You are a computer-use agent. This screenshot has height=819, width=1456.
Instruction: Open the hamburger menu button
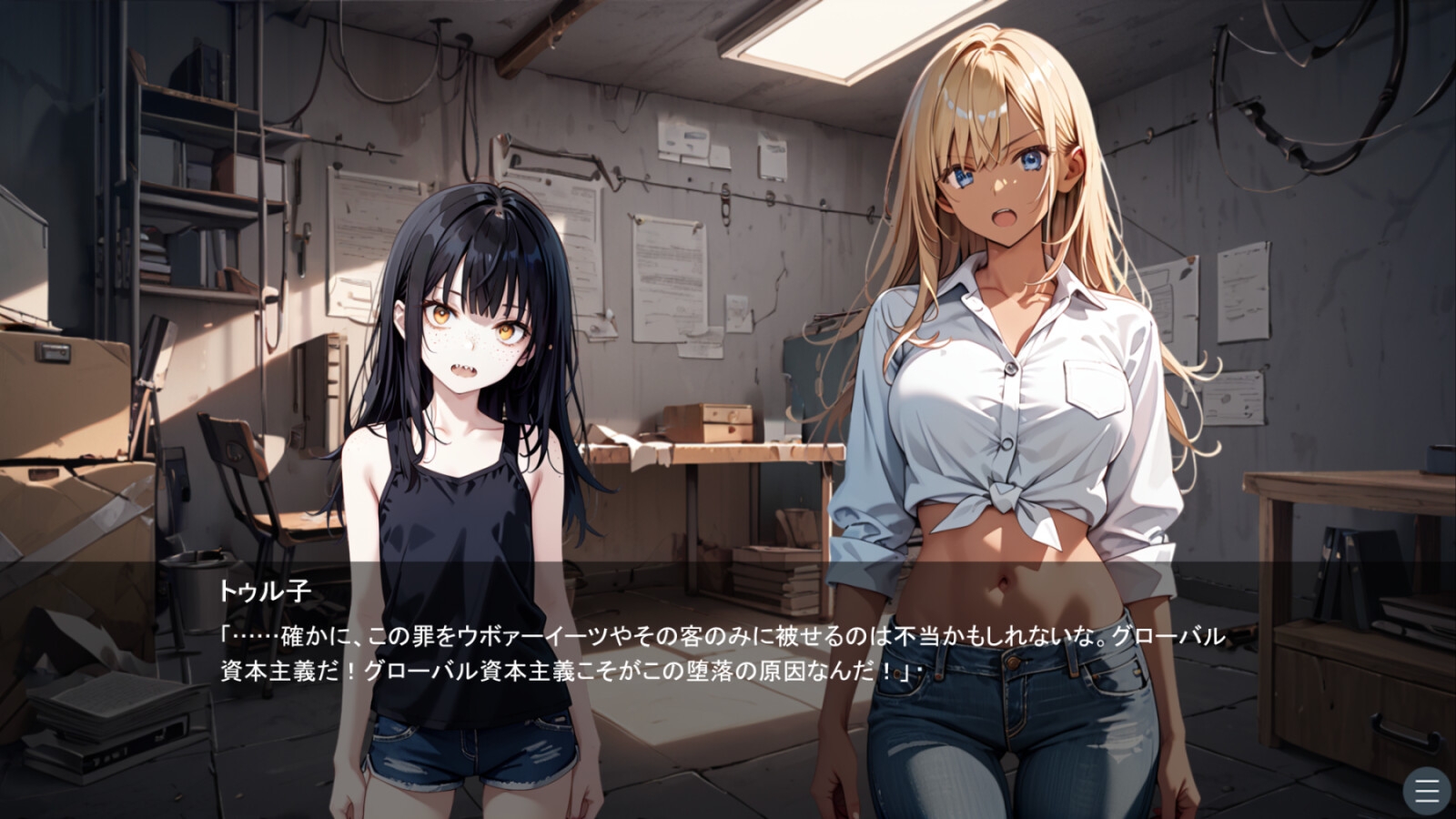click(1426, 790)
